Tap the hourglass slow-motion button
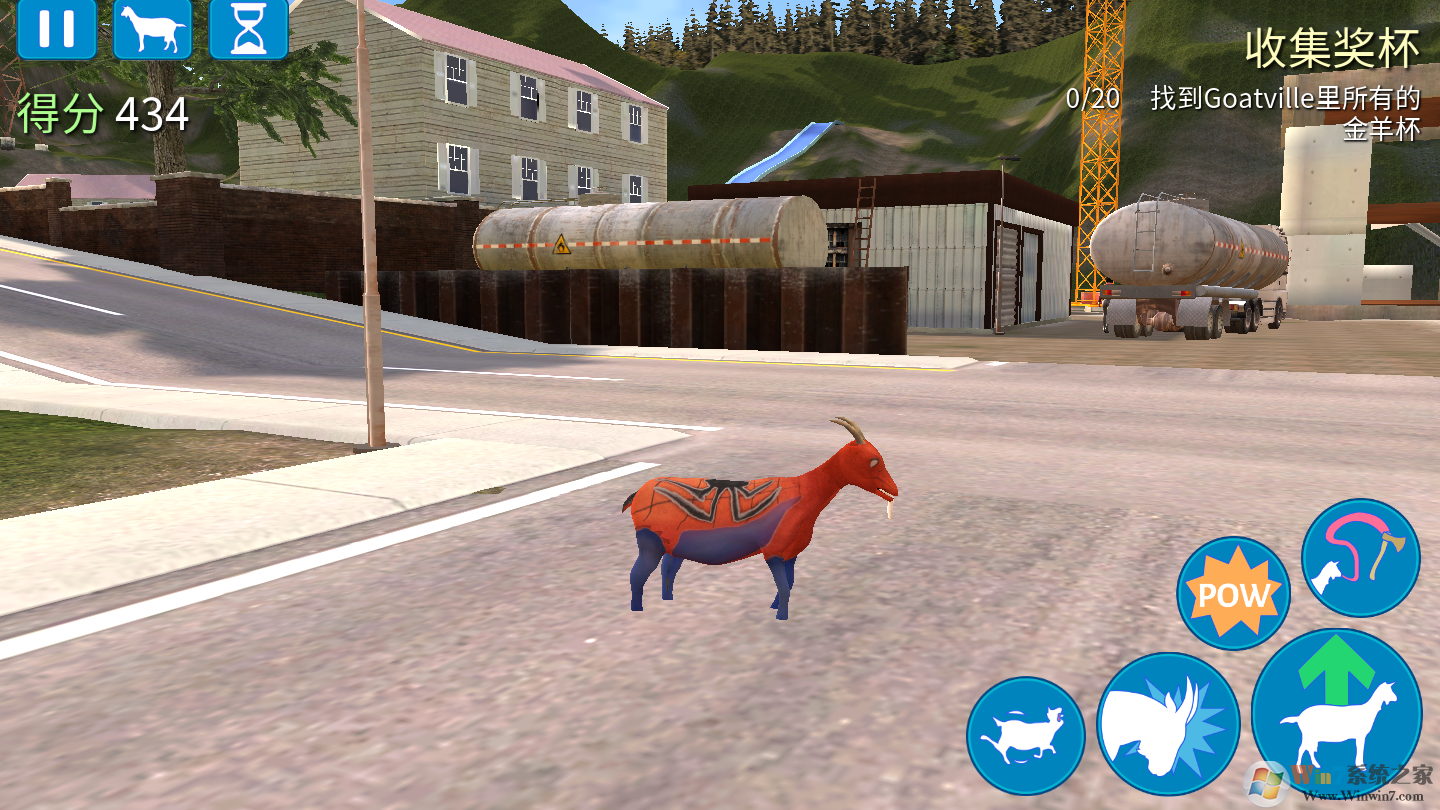 248,29
